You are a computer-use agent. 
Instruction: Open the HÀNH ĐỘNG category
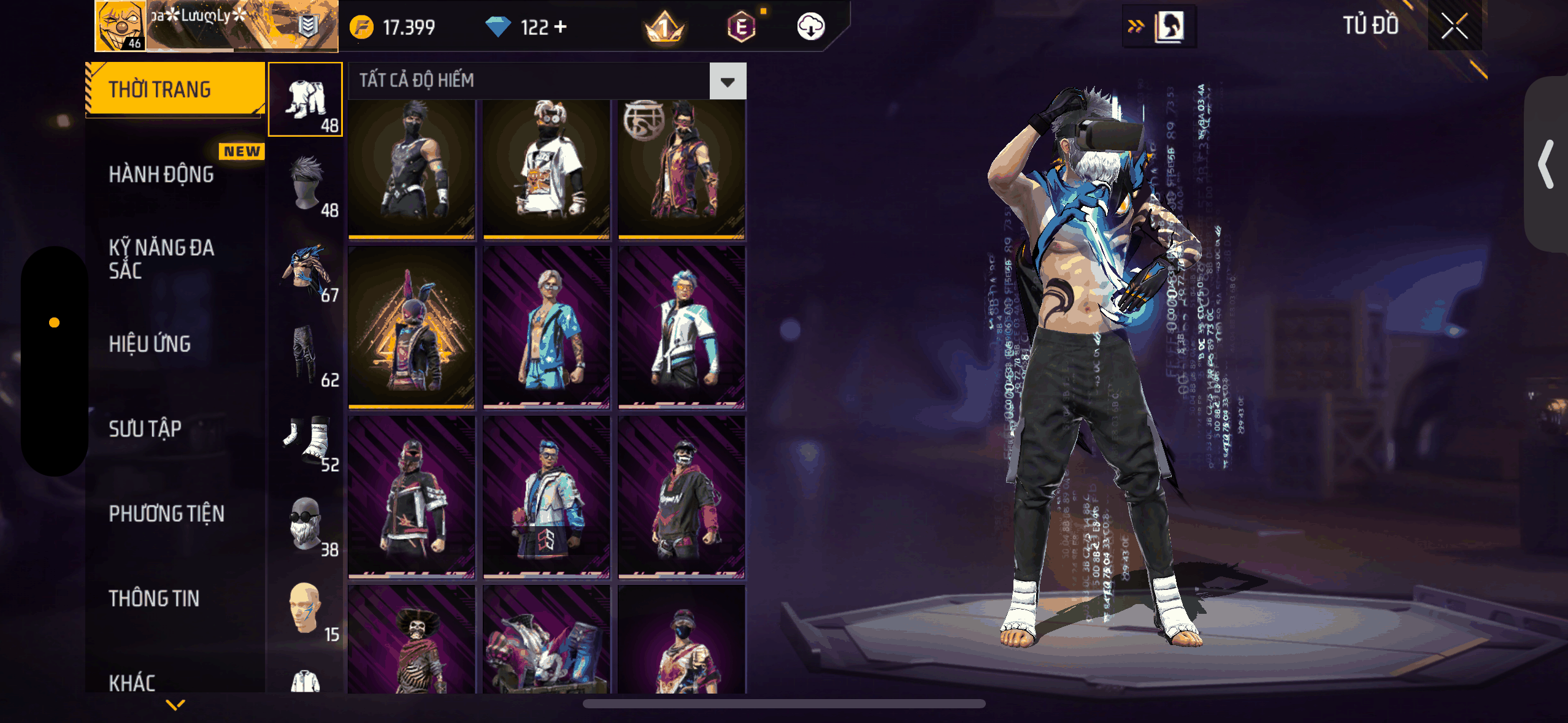click(161, 174)
